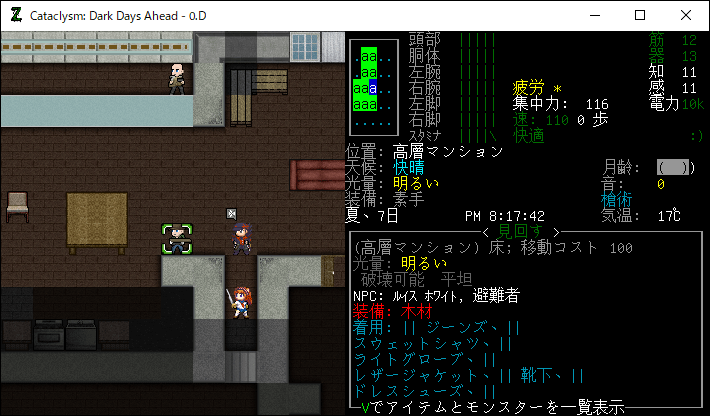
Task: Maximize the game window
Action: click(x=639, y=15)
